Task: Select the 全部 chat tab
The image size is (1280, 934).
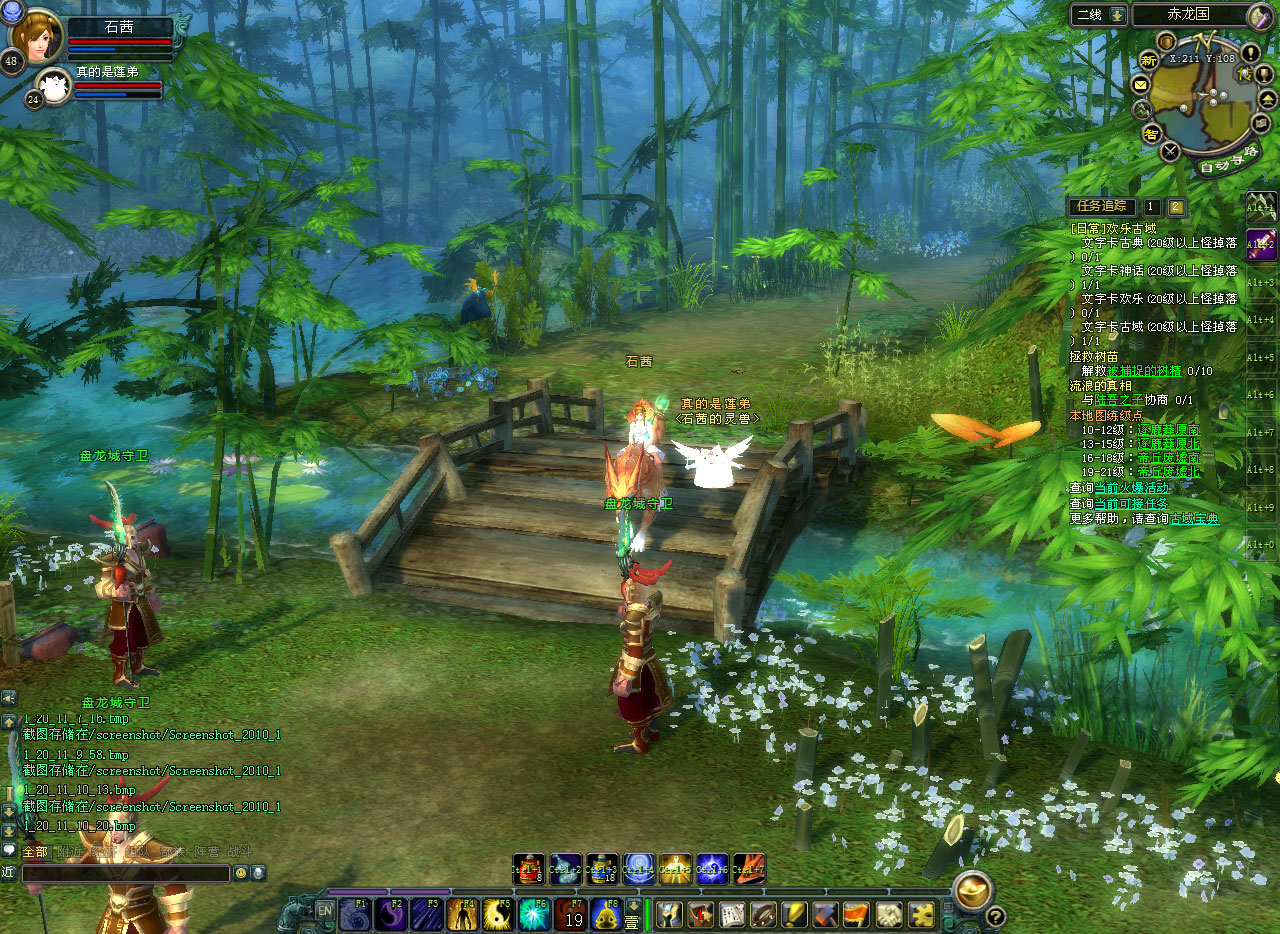Action: click(x=35, y=852)
